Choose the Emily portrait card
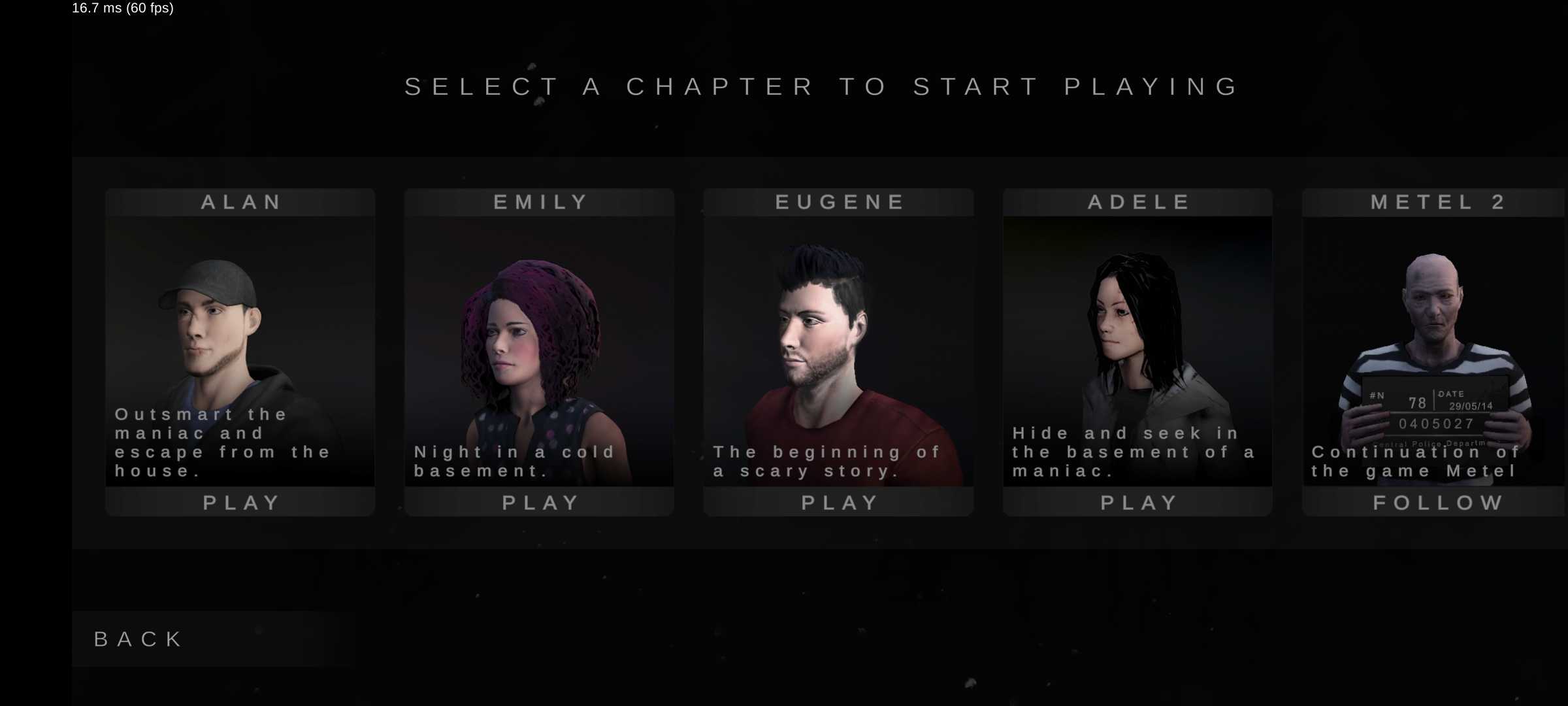Viewport: 1568px width, 706px height. pyautogui.click(x=540, y=340)
